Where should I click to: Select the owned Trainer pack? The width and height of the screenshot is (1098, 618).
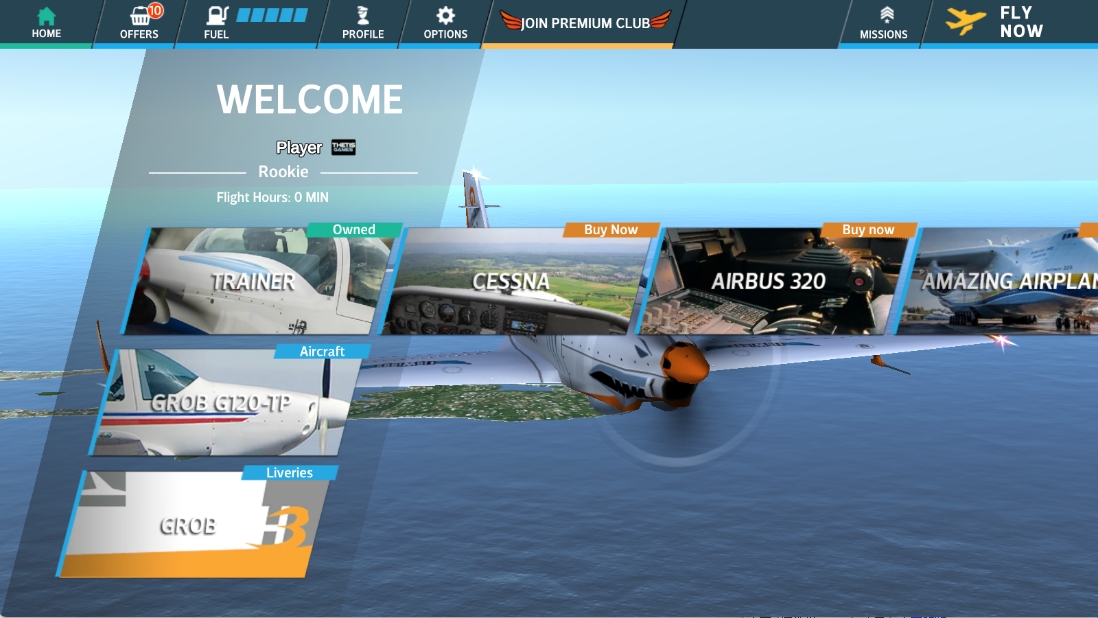point(260,282)
